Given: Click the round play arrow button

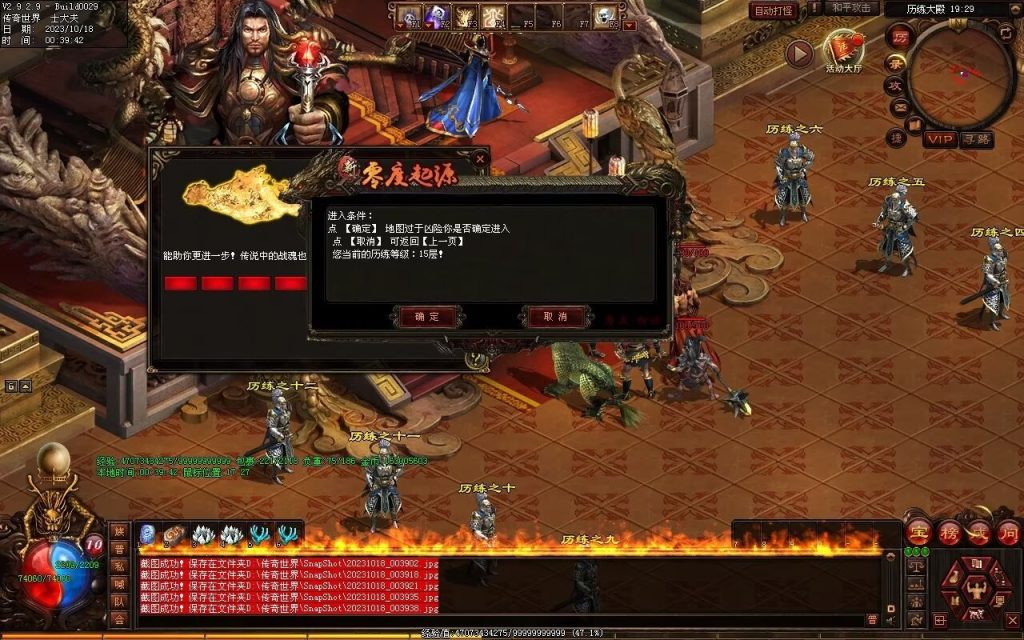Looking at the screenshot, I should point(798,53).
